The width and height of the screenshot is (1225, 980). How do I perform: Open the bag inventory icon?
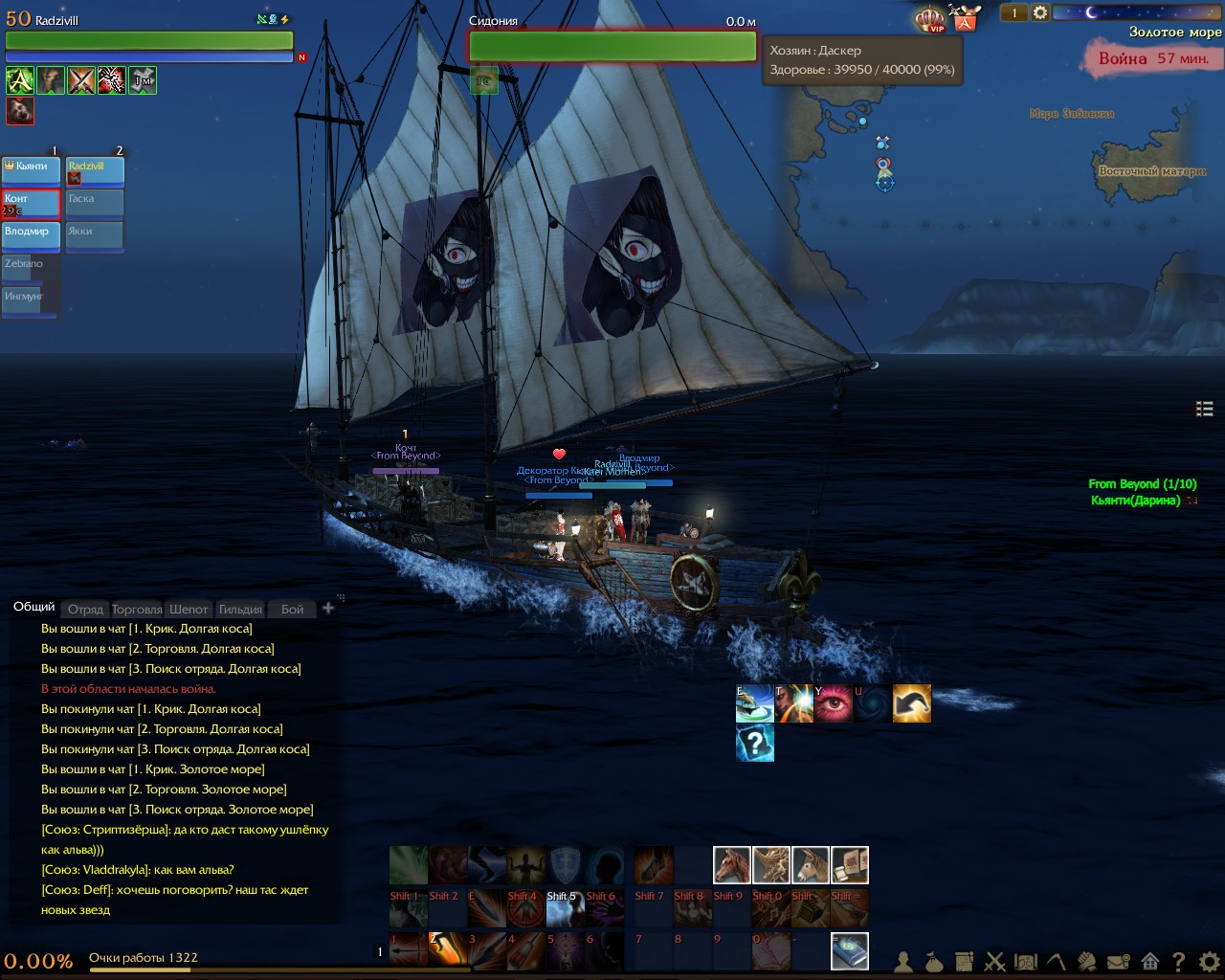(x=934, y=962)
